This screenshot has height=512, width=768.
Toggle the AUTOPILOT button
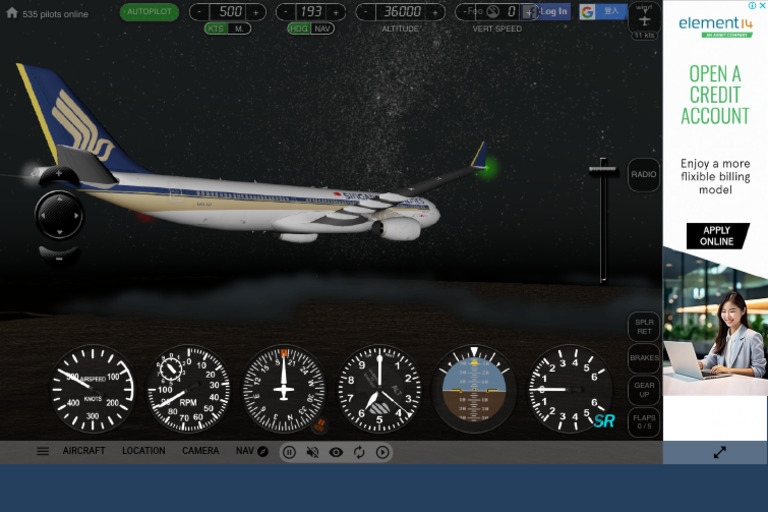[x=150, y=12]
